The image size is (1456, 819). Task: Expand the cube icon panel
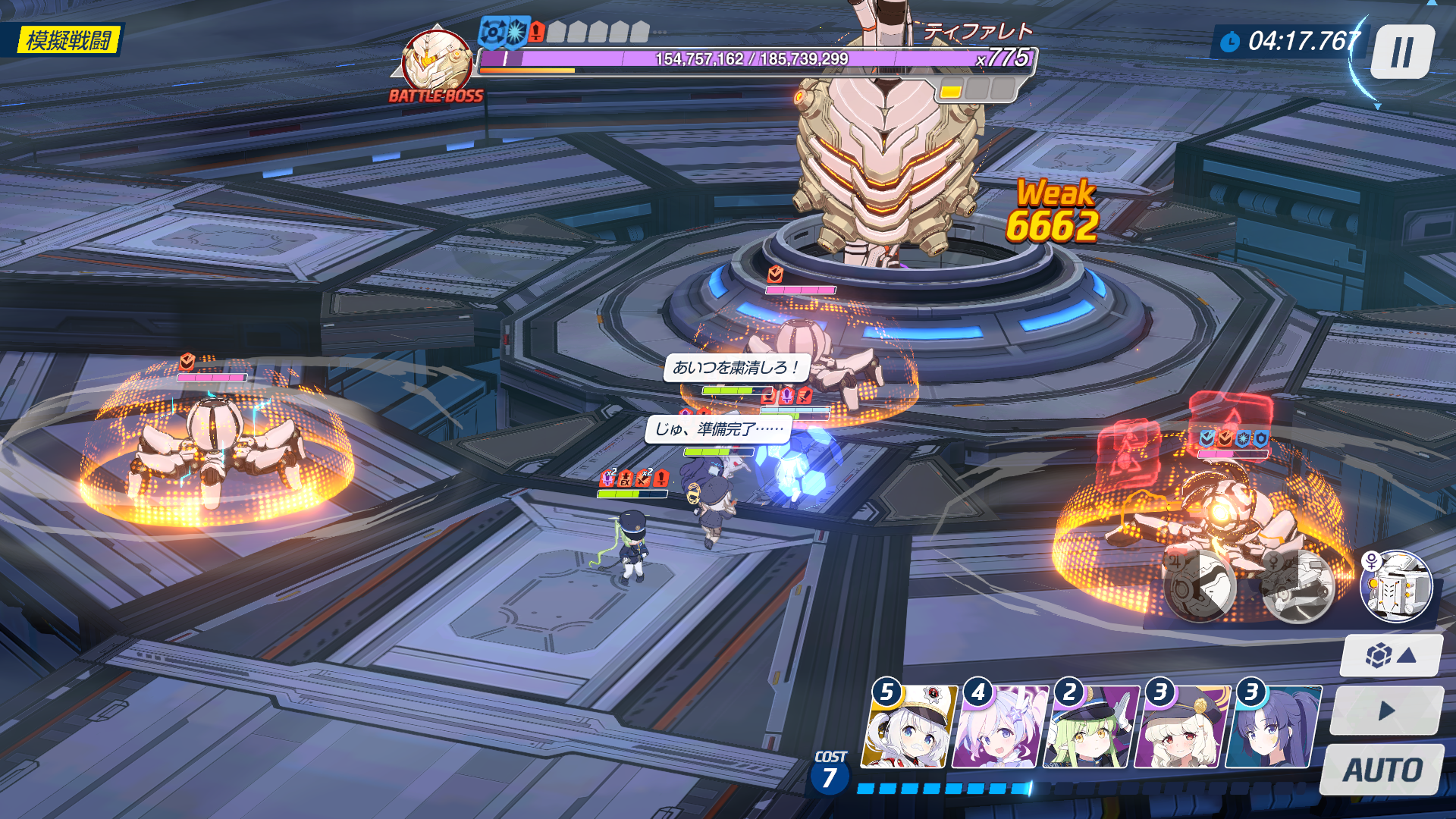pyautogui.click(x=1391, y=655)
